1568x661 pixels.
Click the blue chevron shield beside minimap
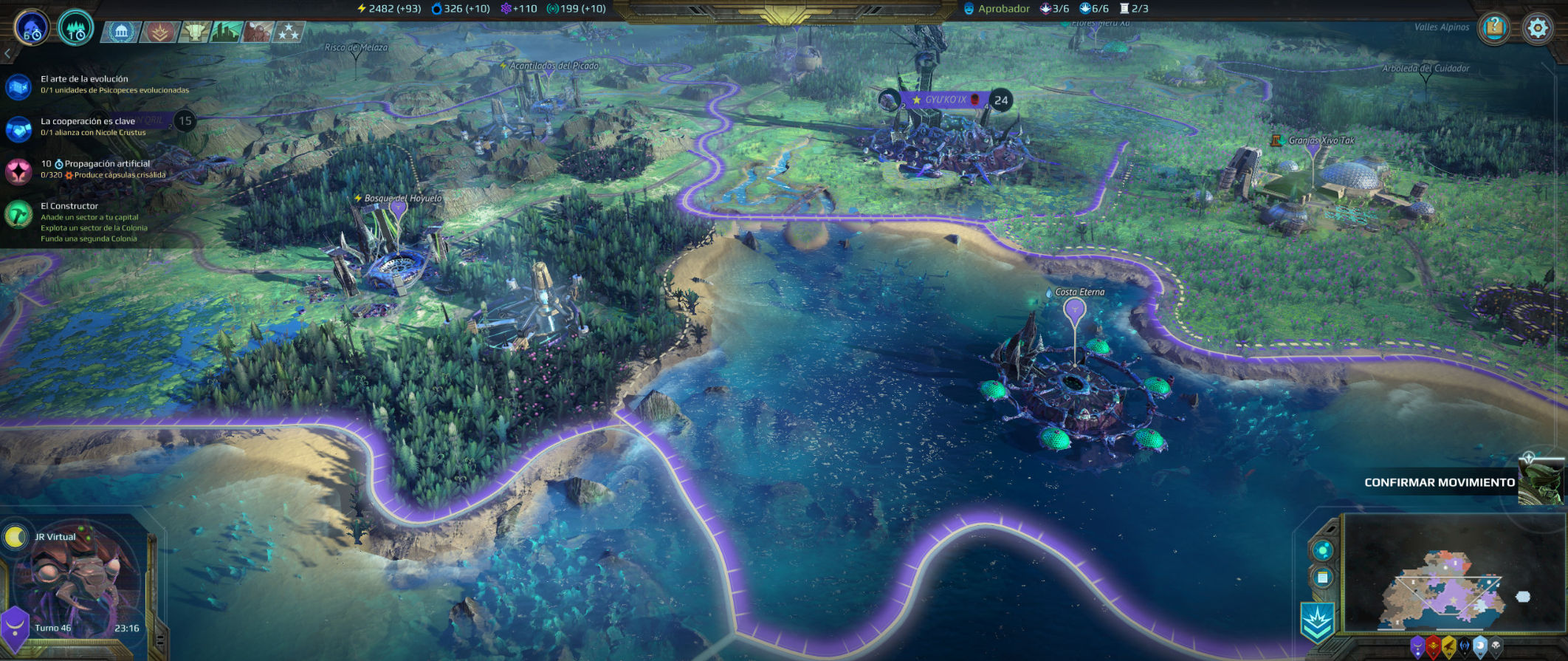1317,621
